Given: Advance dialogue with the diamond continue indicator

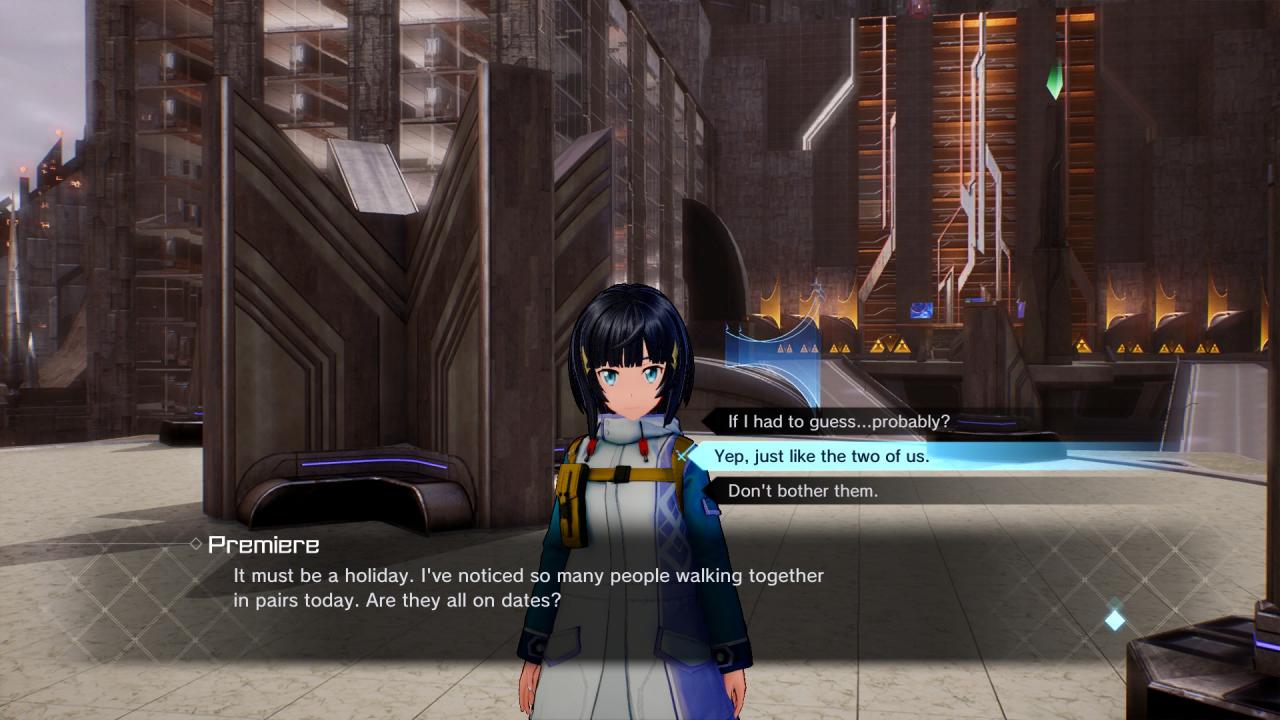Looking at the screenshot, I should point(1114,620).
